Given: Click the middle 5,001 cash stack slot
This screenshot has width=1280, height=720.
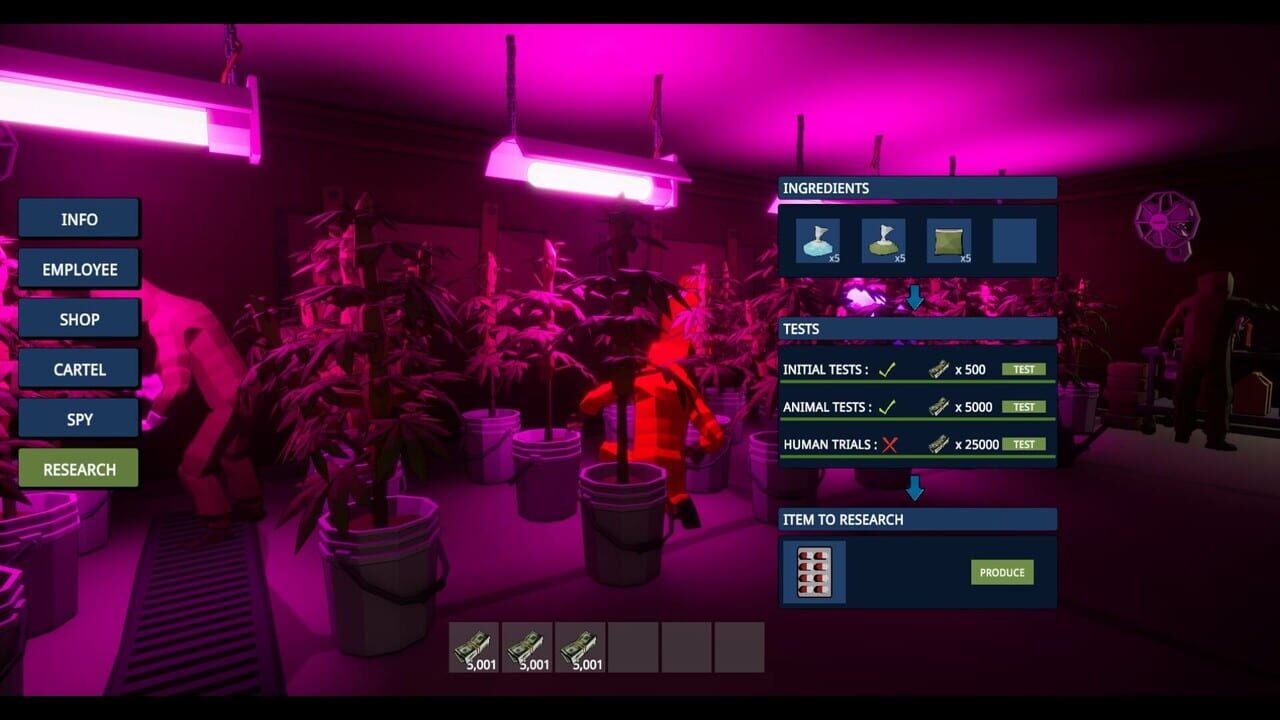Looking at the screenshot, I should (528, 647).
